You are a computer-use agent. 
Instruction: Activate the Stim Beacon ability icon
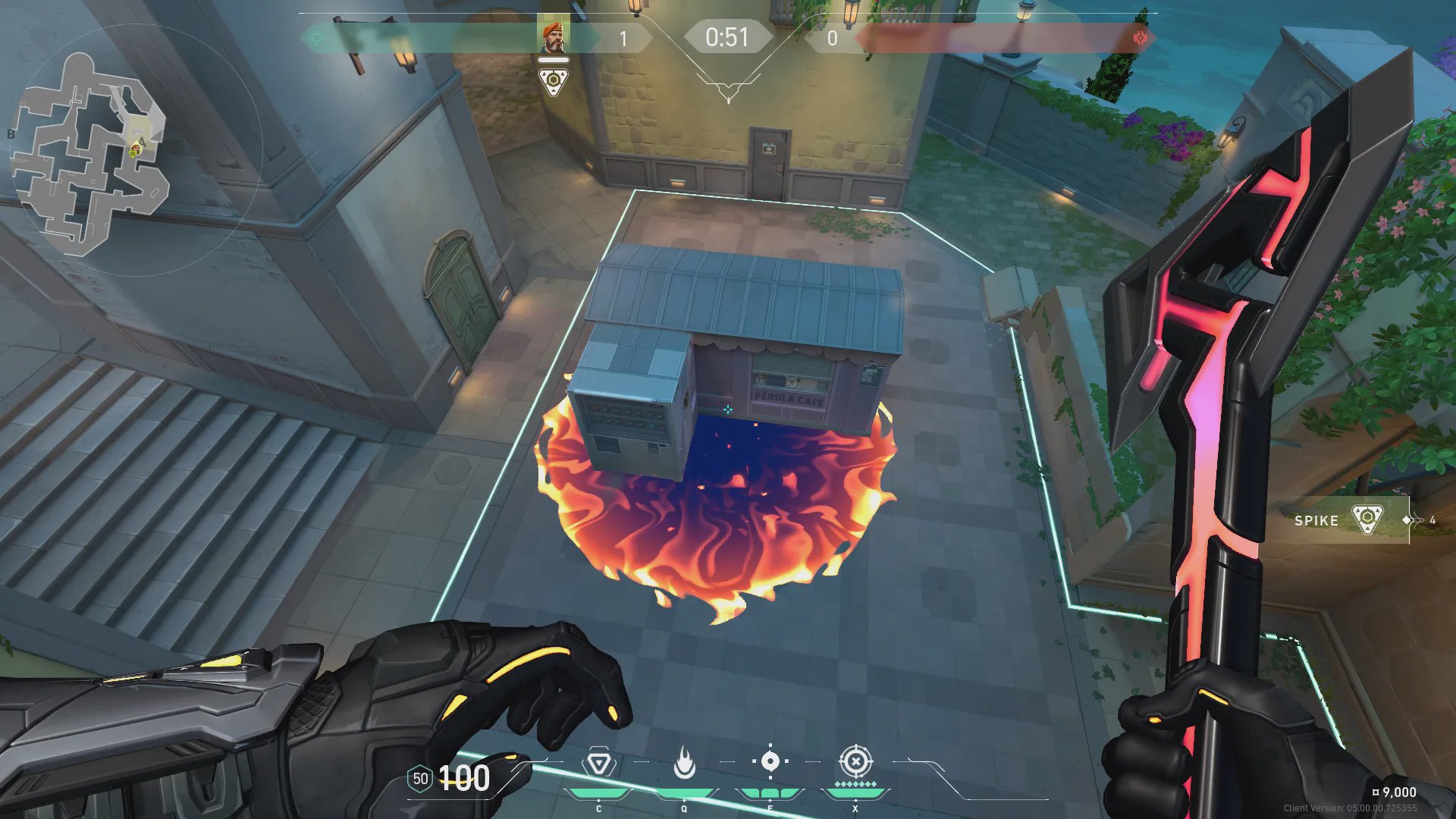598,763
